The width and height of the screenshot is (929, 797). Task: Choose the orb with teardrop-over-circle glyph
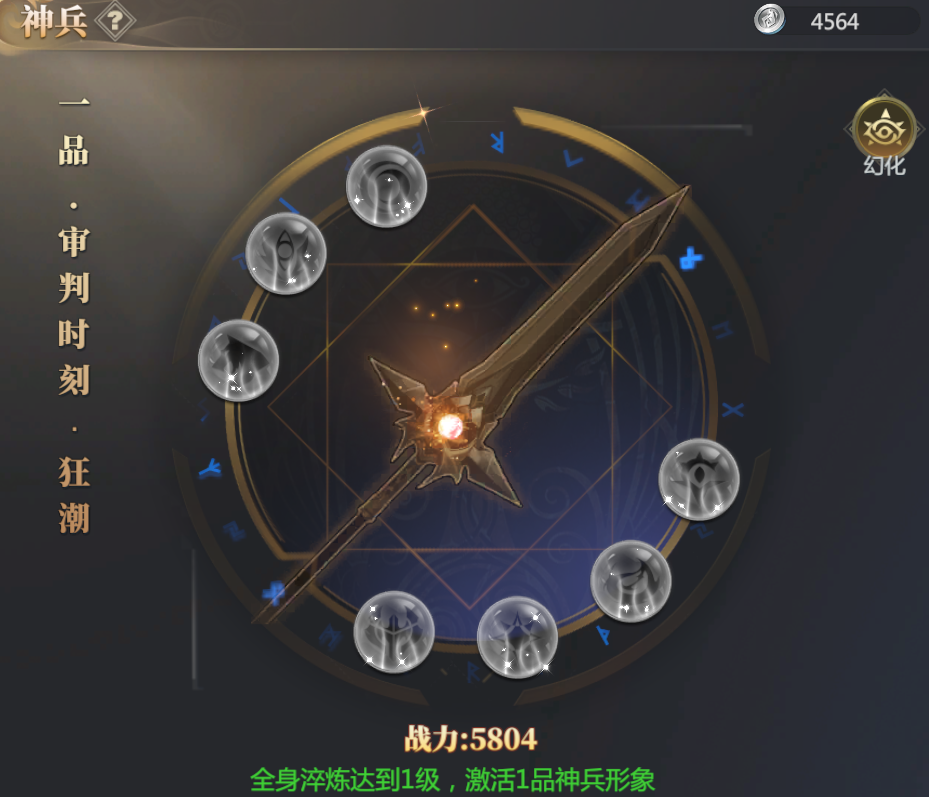click(286, 252)
